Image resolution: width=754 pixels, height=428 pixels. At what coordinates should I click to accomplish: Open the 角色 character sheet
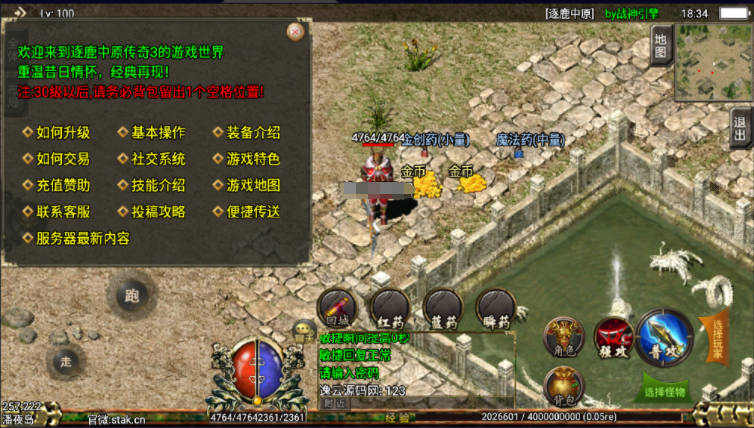(562, 337)
